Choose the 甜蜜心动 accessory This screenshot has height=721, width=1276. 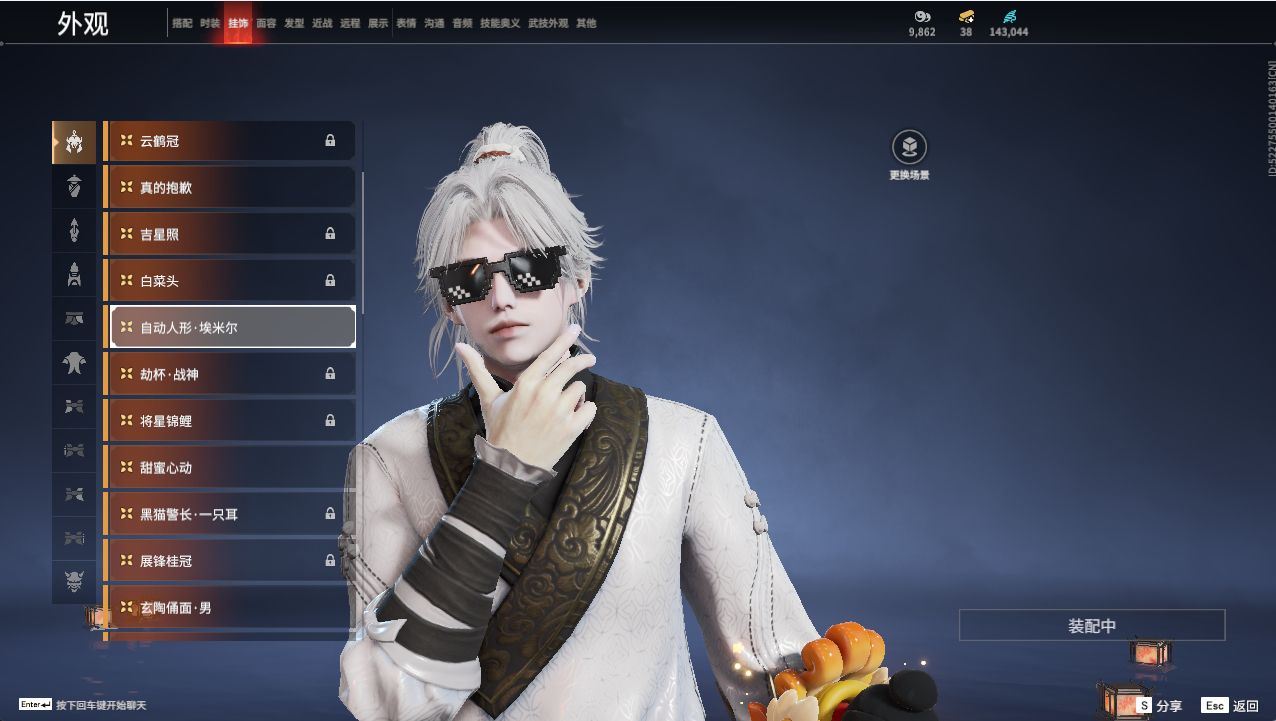230,468
